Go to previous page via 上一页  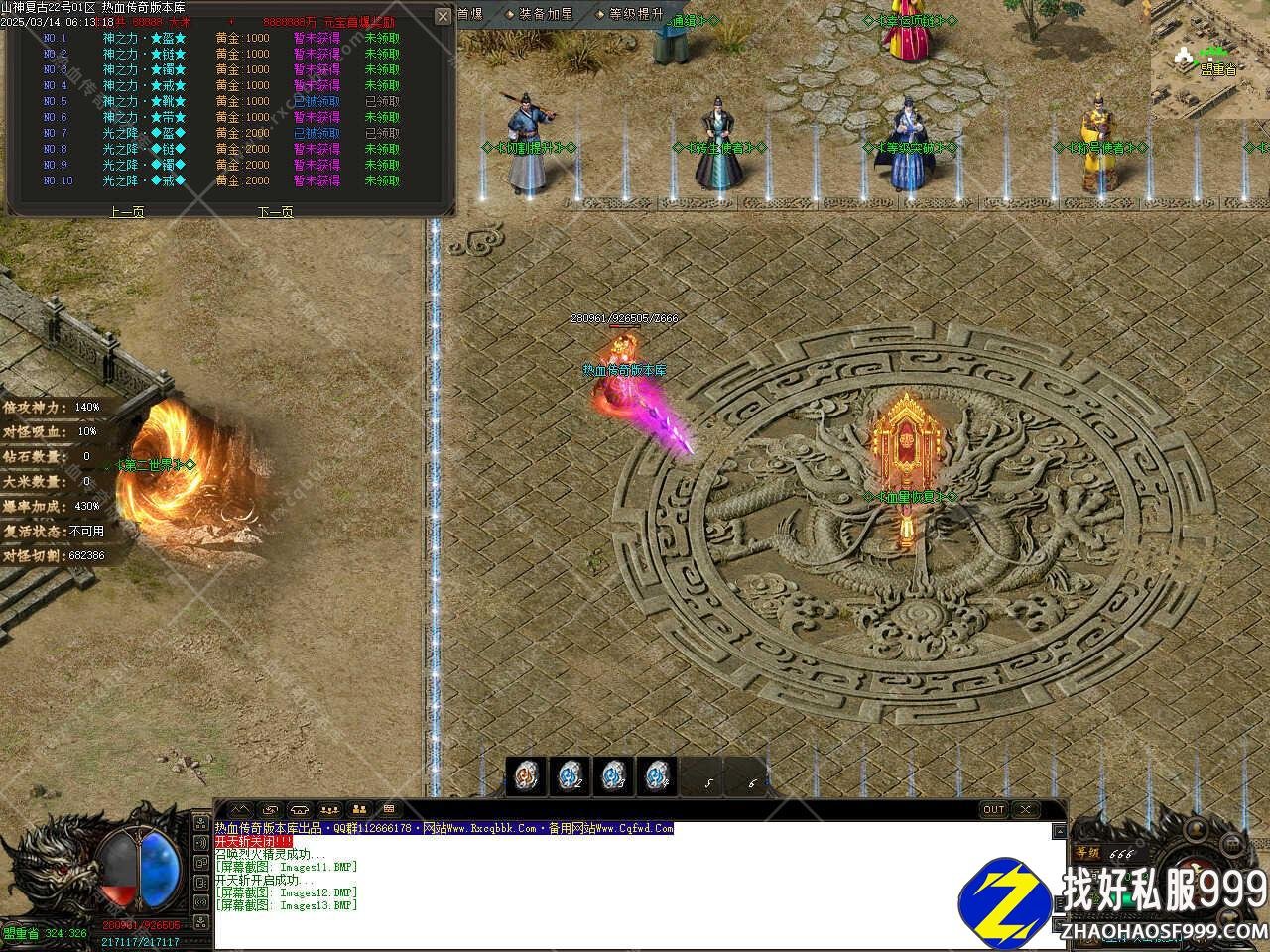pos(127,211)
